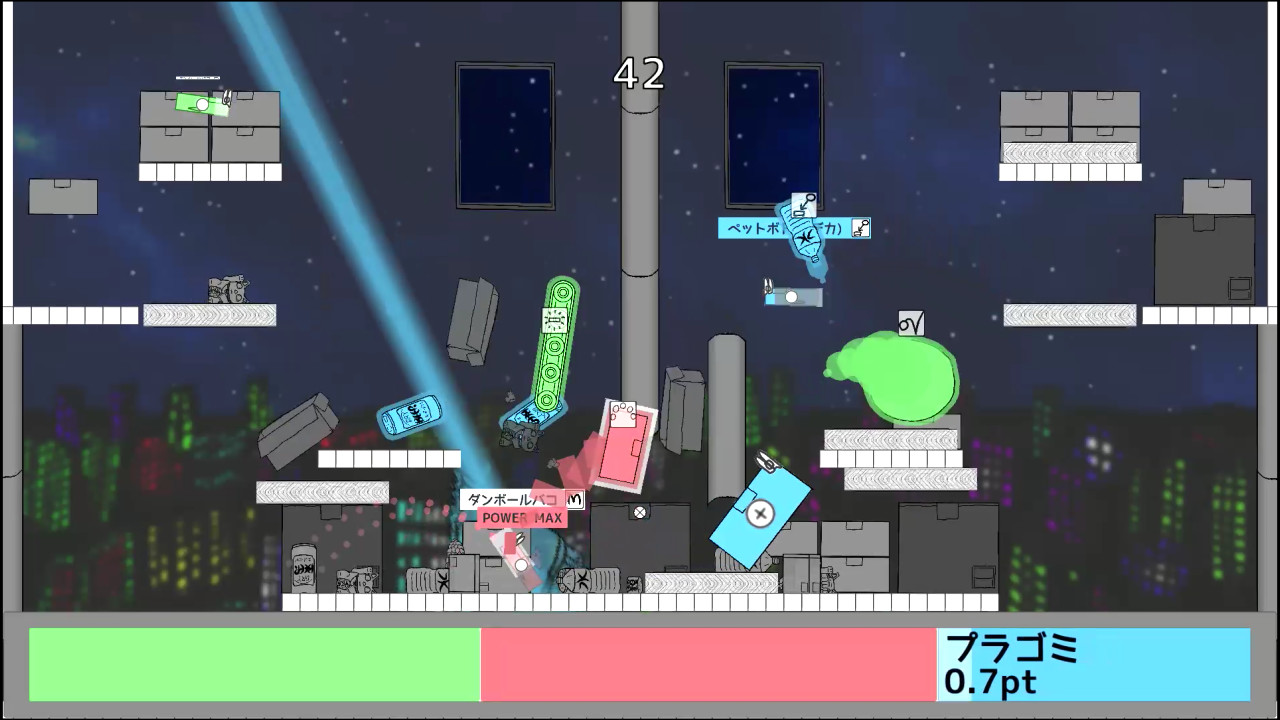This screenshot has height=720, width=1280.
Task: Click the X symbol on the cyan box
Action: click(761, 513)
